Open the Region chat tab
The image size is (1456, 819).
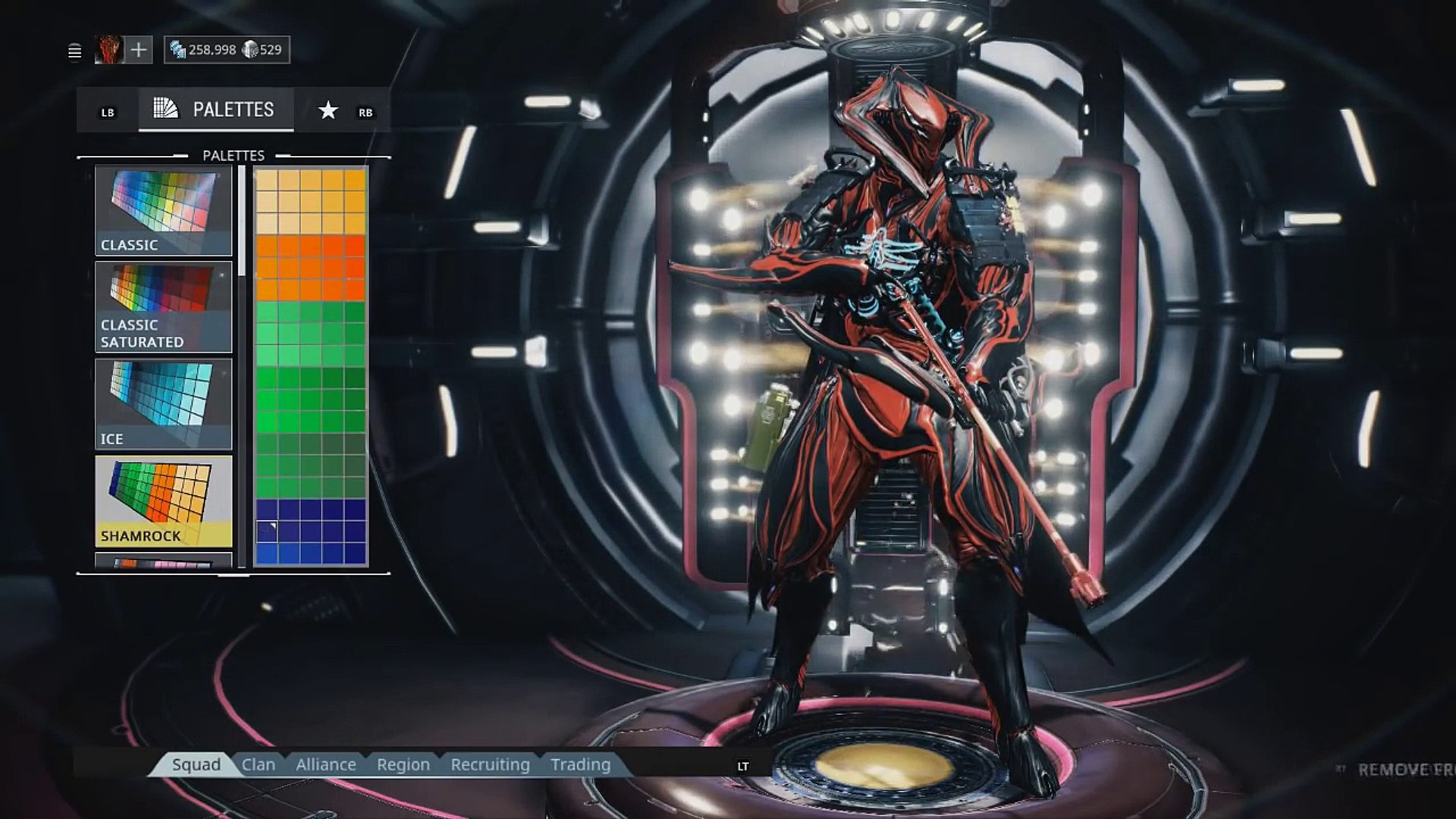(x=403, y=764)
